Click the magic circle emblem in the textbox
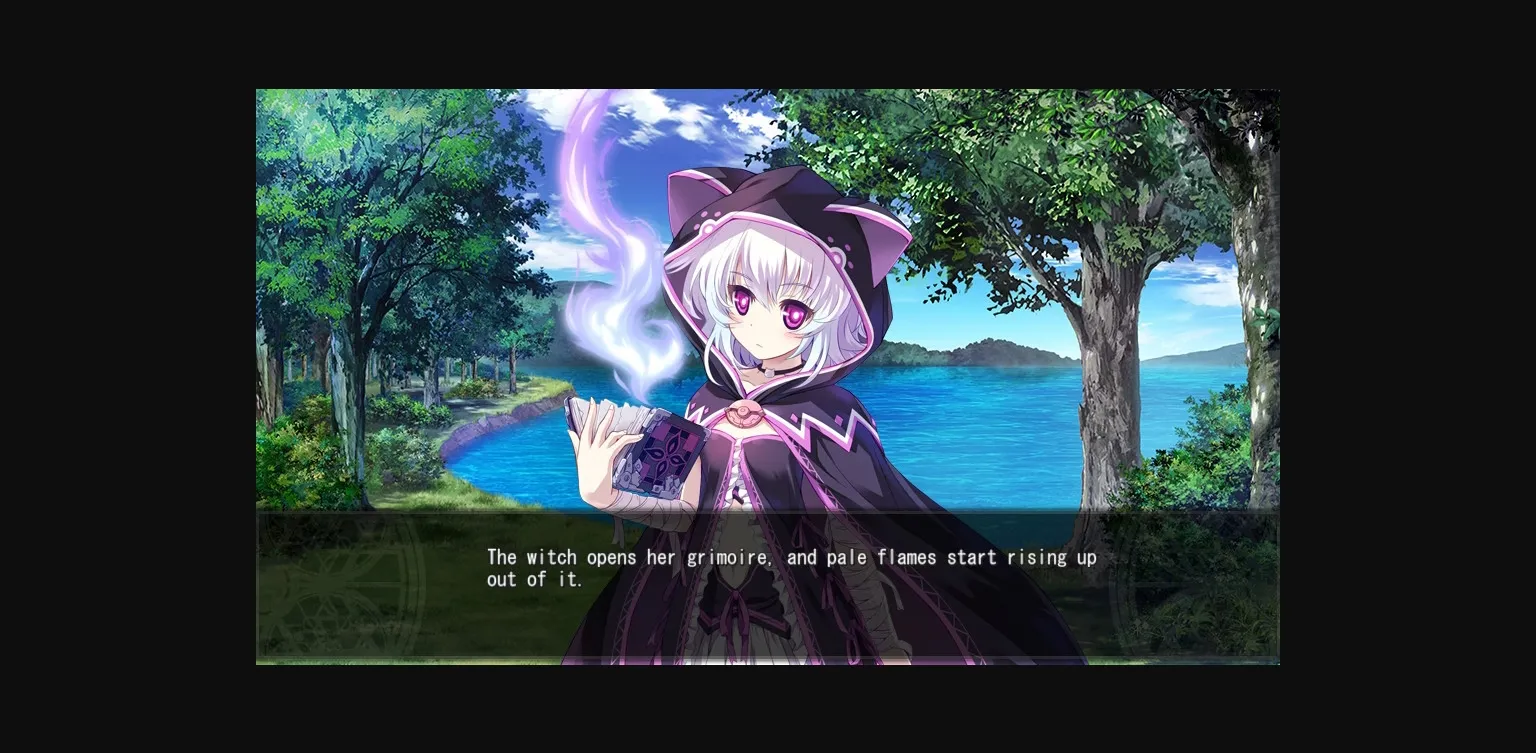The height and width of the screenshot is (753, 1536). tap(330, 590)
